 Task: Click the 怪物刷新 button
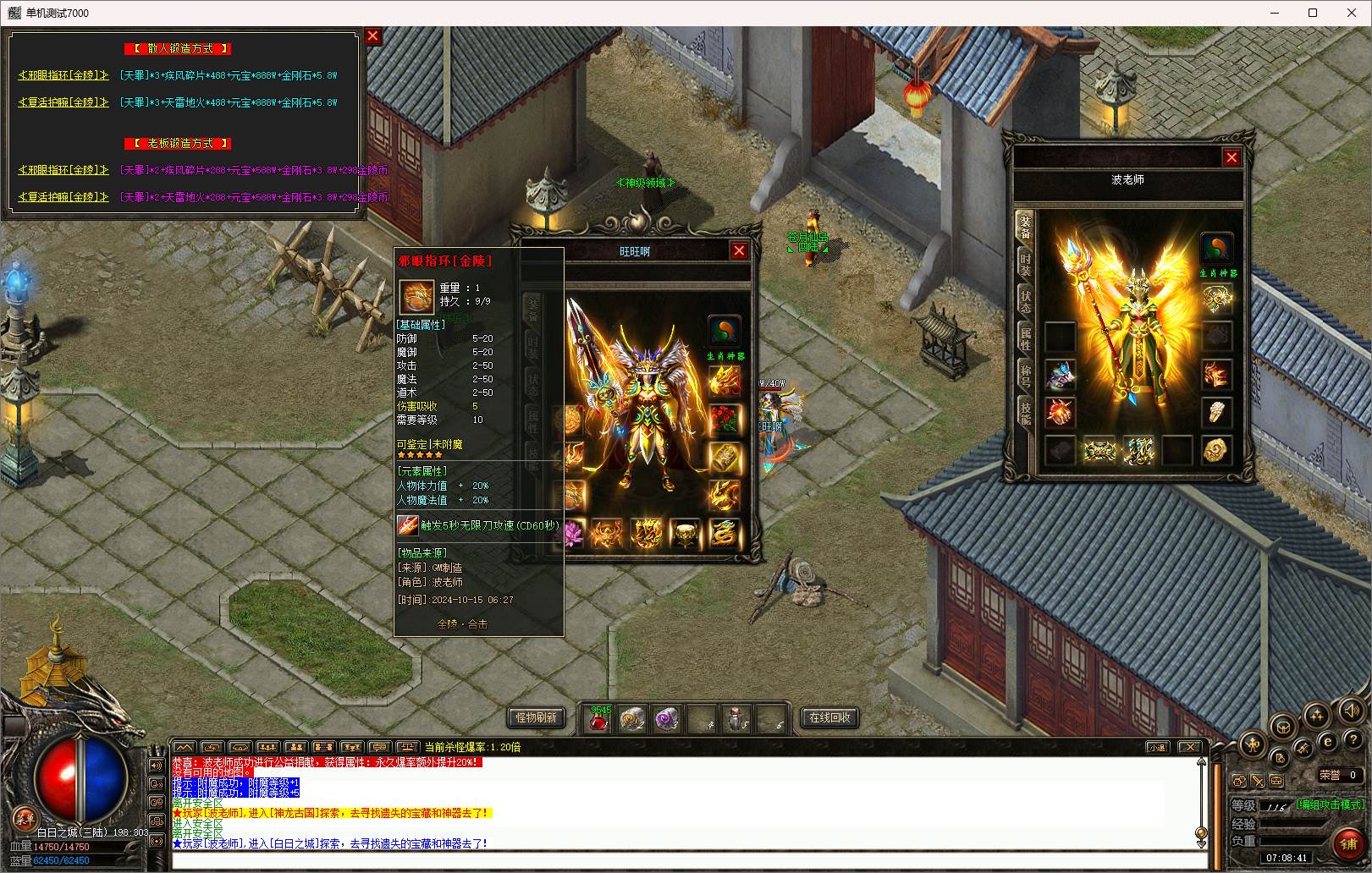click(534, 717)
